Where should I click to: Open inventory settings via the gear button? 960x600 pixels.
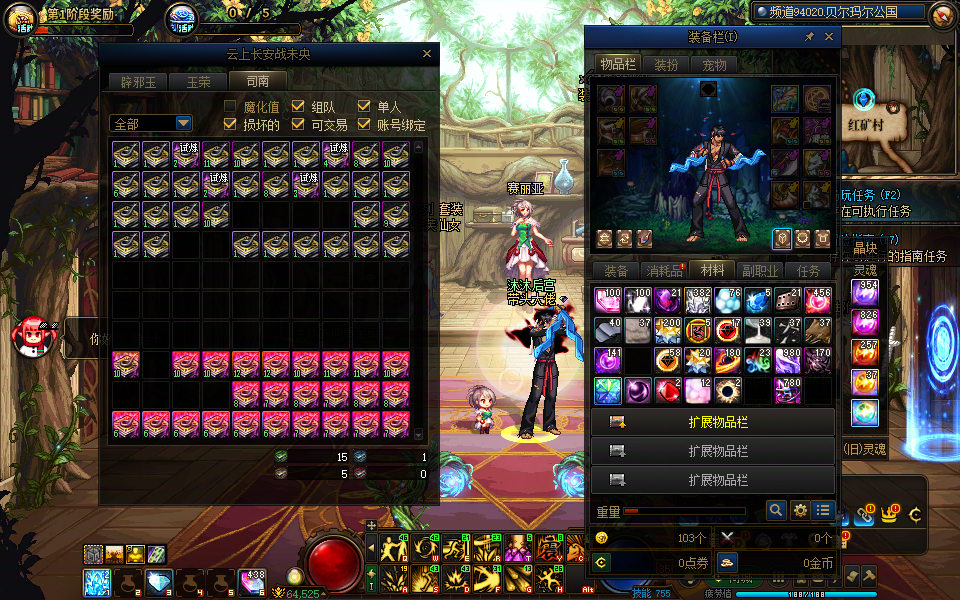pos(800,511)
